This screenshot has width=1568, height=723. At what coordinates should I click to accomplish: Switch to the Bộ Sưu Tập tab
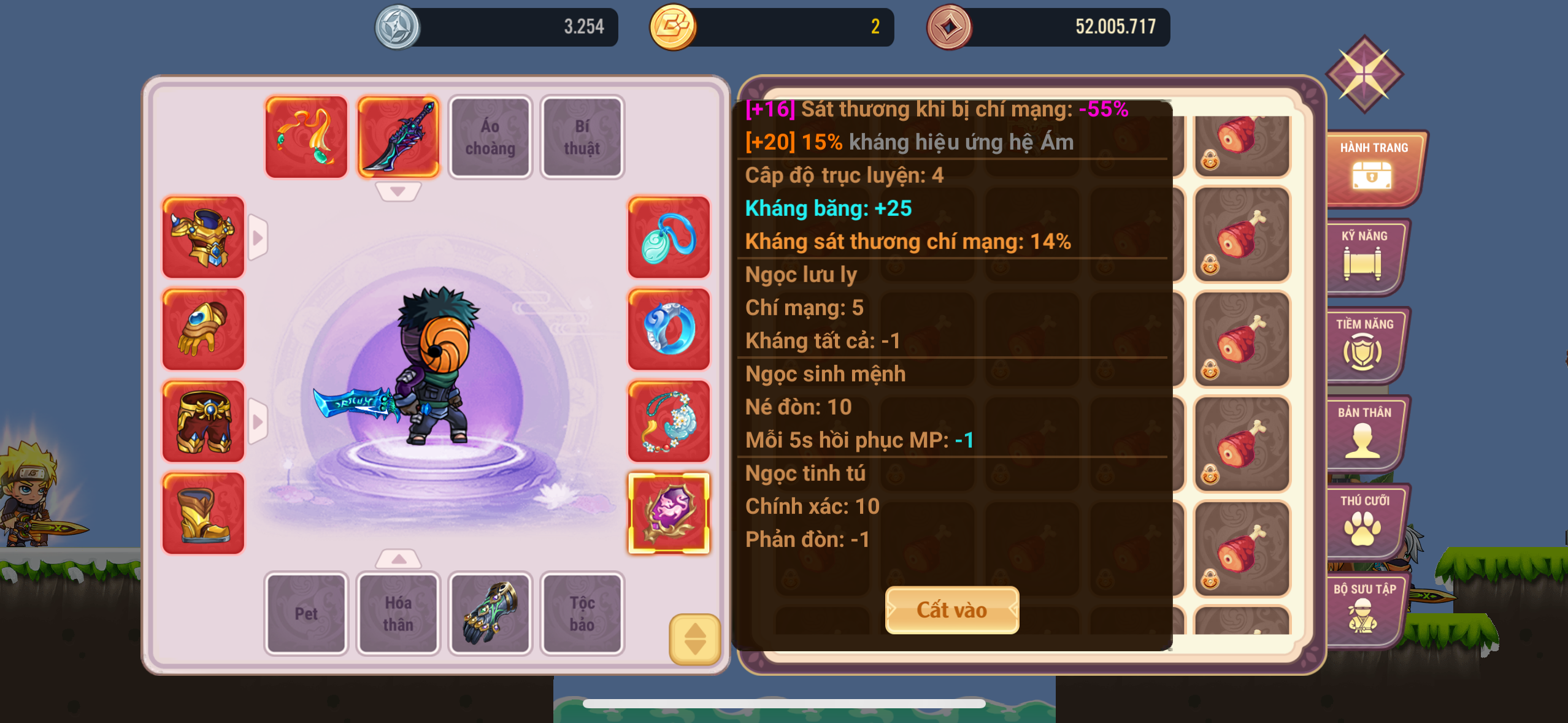point(1364,610)
